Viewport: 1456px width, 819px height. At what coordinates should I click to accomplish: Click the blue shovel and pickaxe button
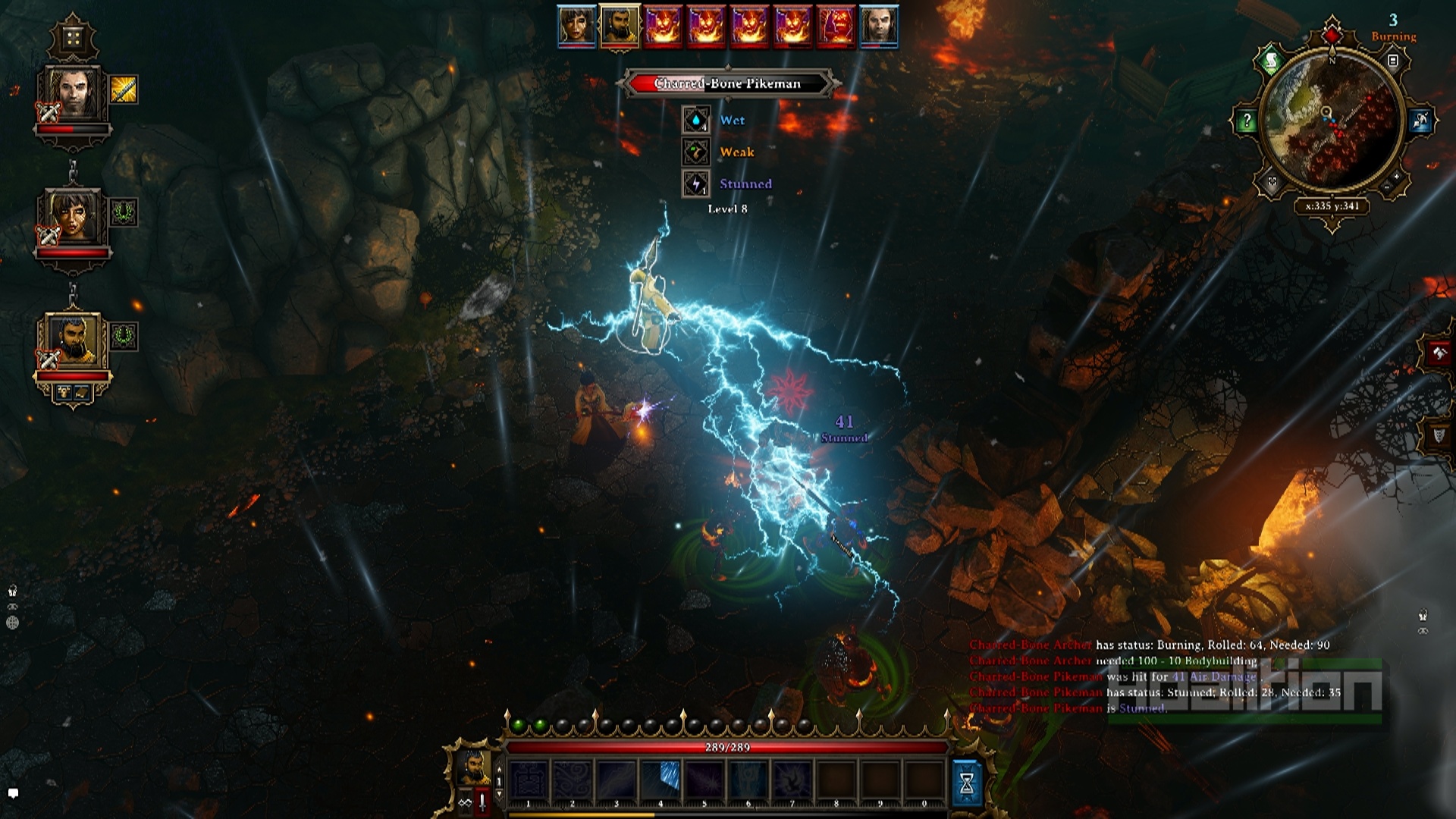coord(1420,121)
